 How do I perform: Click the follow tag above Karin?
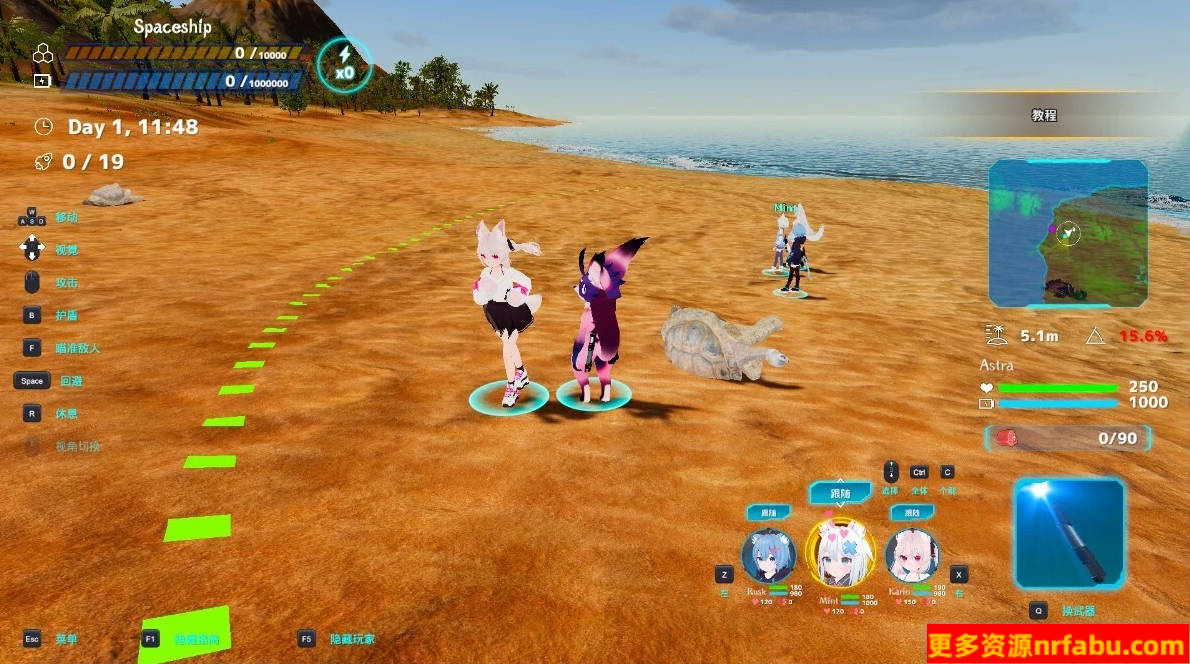tap(912, 513)
